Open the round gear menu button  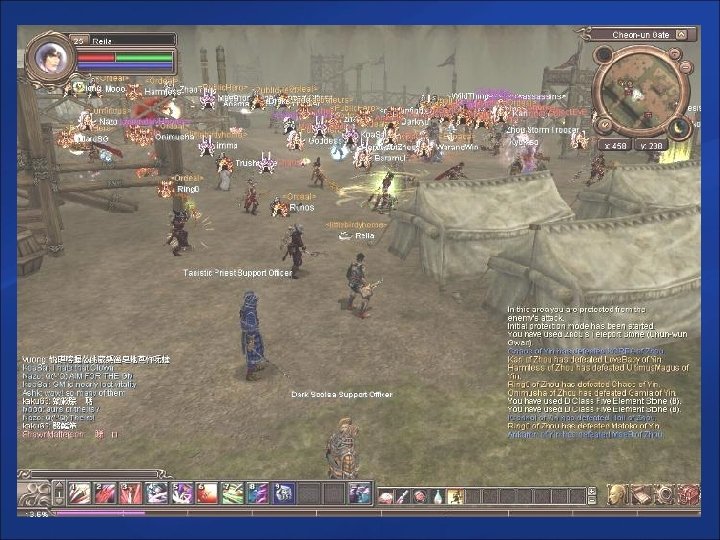[x=664, y=494]
